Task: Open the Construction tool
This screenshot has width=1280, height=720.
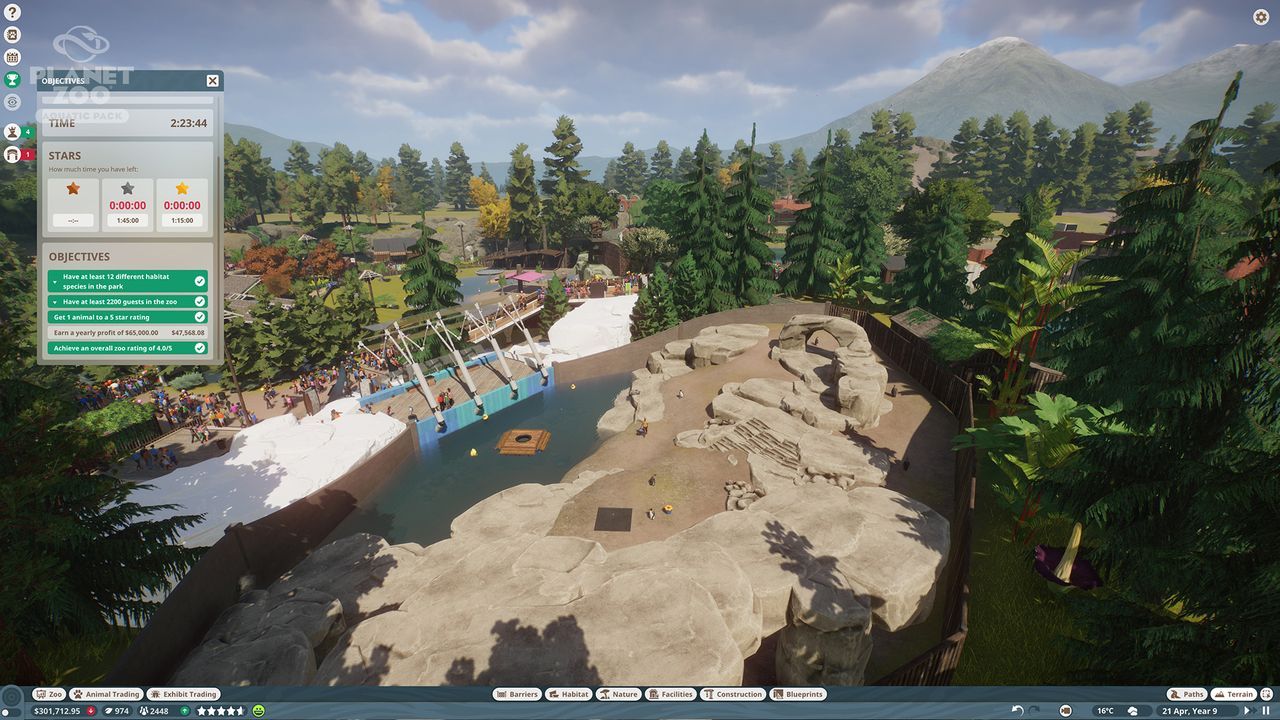Action: 734,694
